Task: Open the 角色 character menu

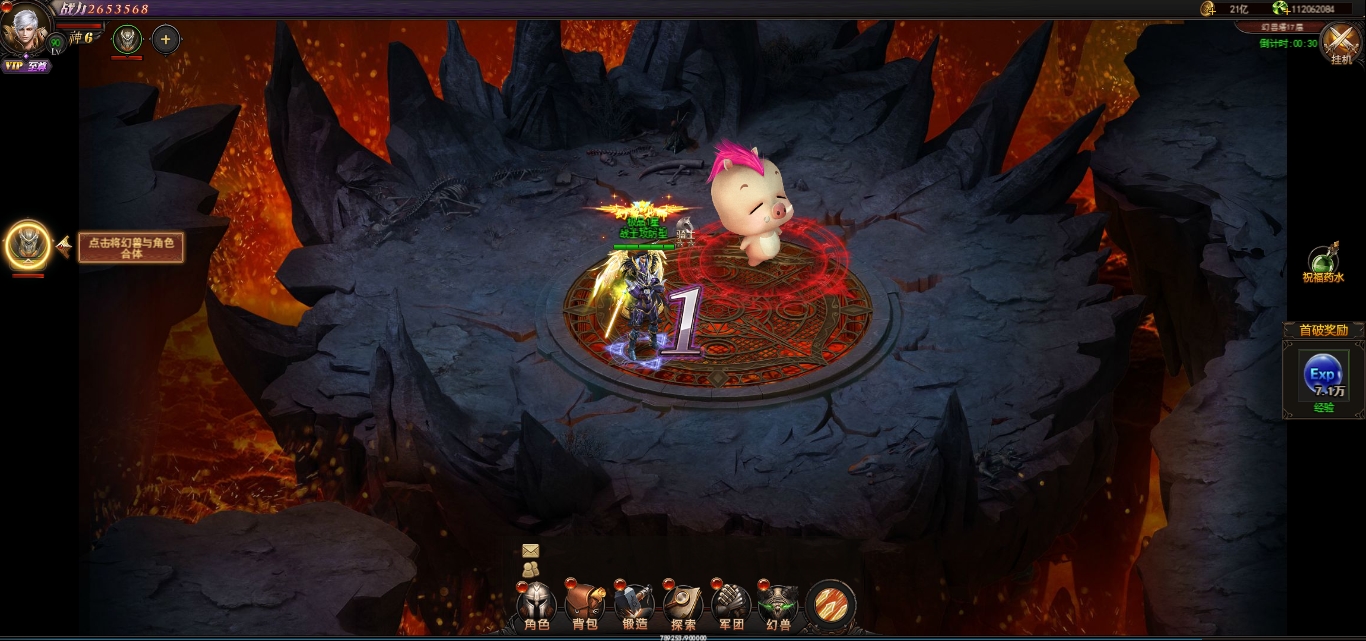Action: 537,604
